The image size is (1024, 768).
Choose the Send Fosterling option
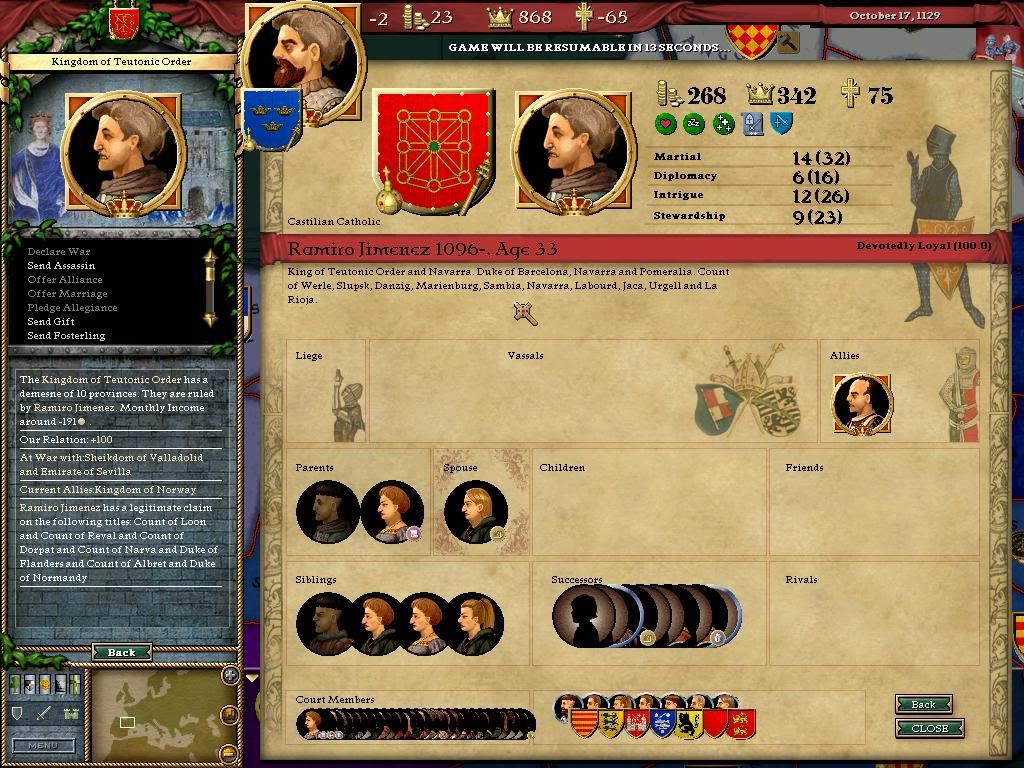pos(66,336)
